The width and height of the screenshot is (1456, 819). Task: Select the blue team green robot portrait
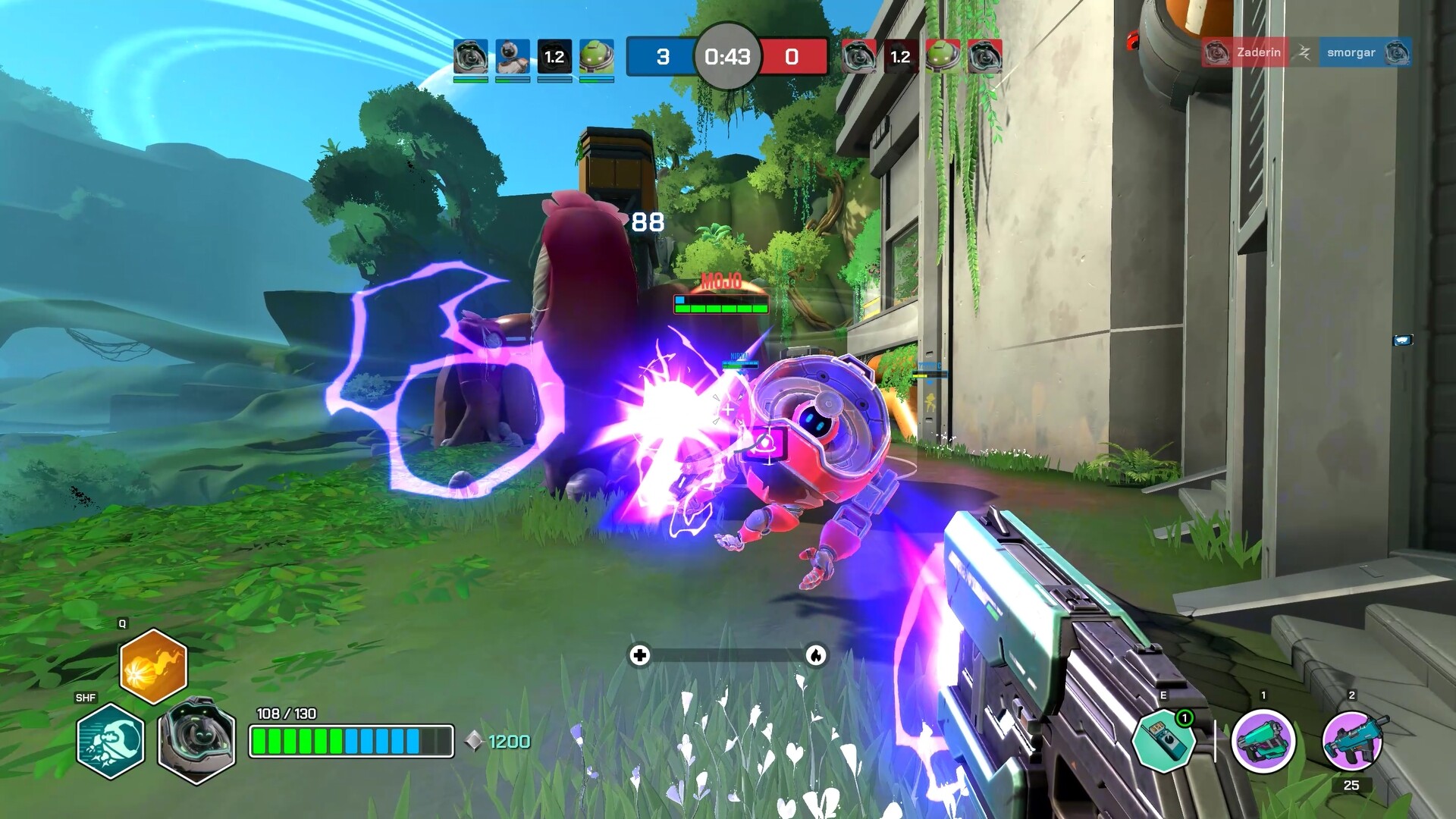click(x=596, y=56)
